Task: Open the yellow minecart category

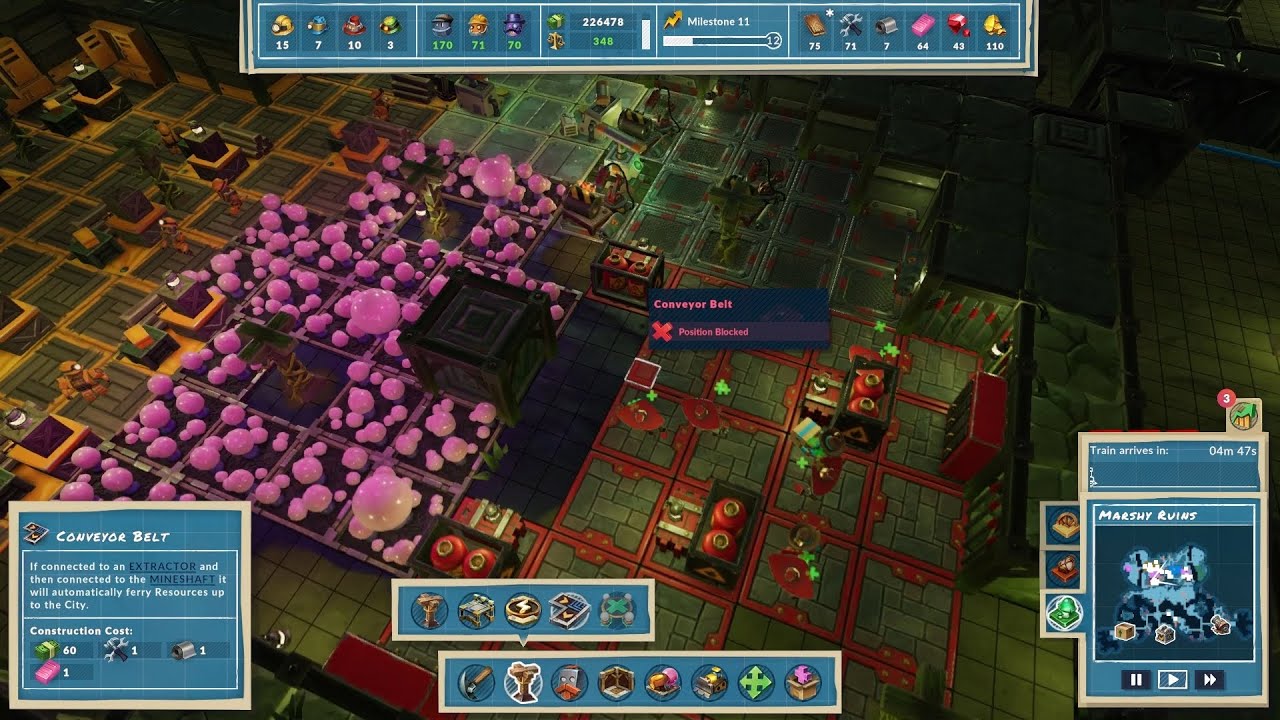Action: [x=710, y=682]
